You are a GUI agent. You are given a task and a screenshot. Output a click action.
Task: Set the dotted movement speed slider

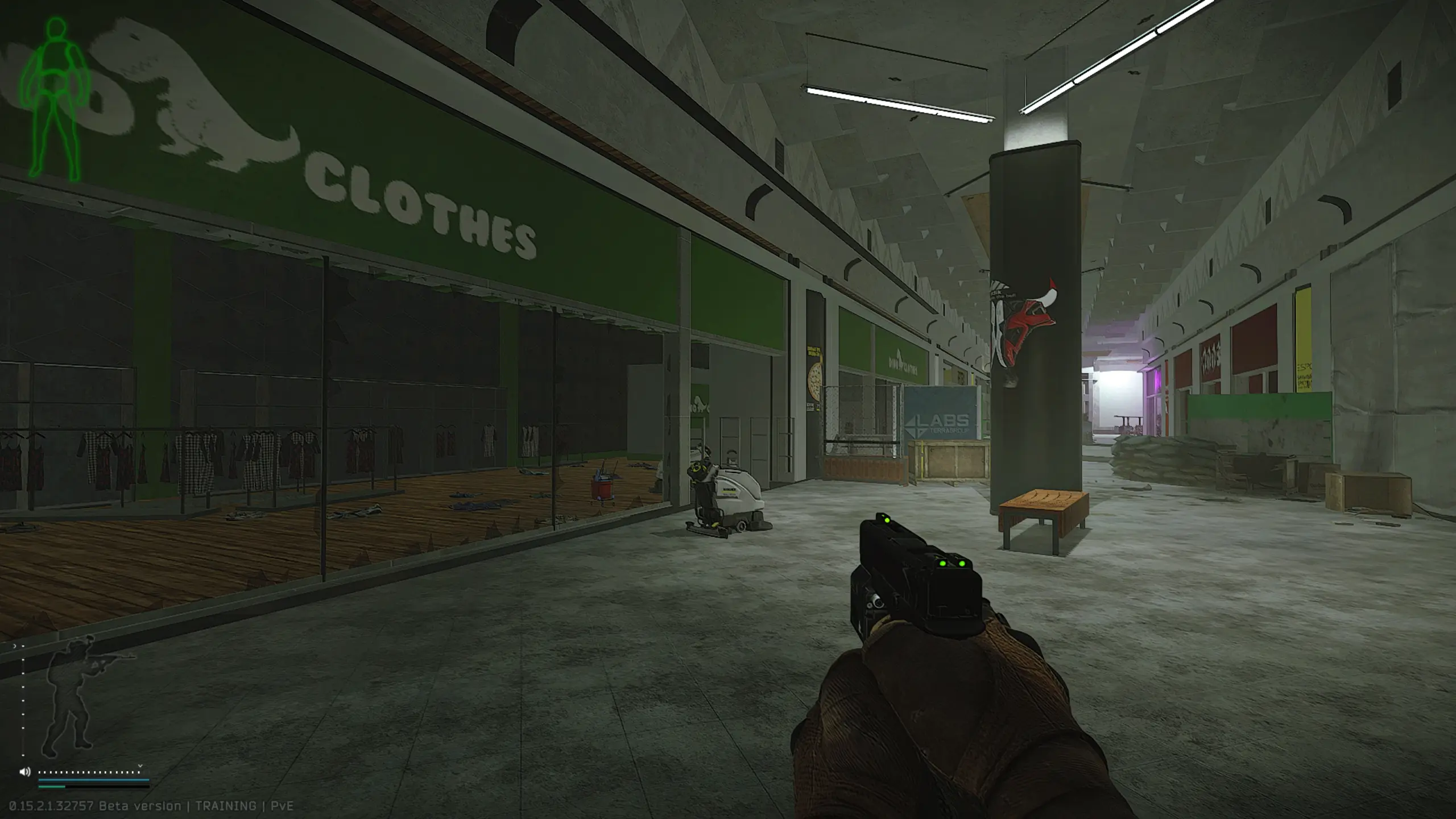(x=89, y=772)
